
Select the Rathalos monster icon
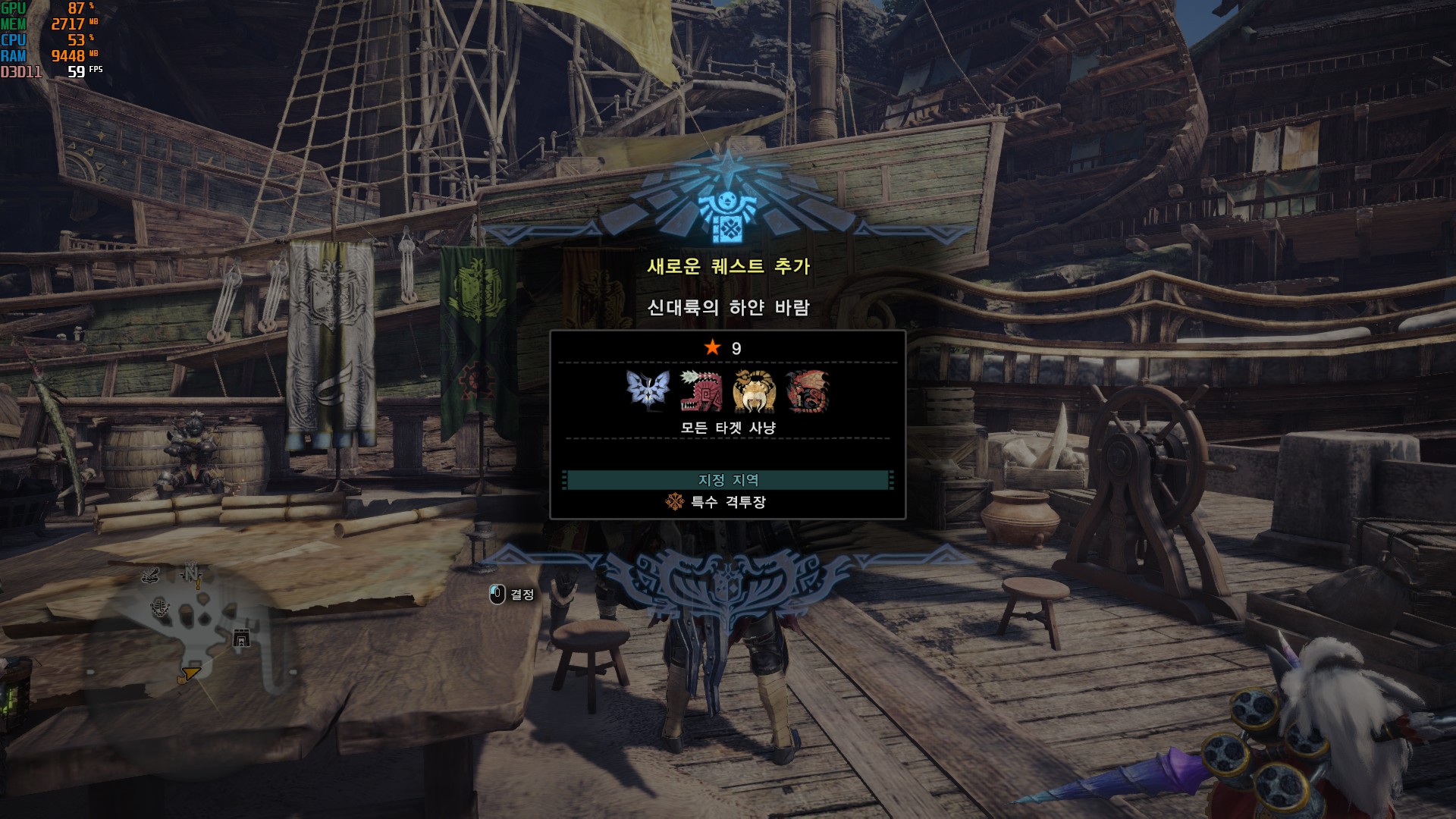click(x=807, y=391)
